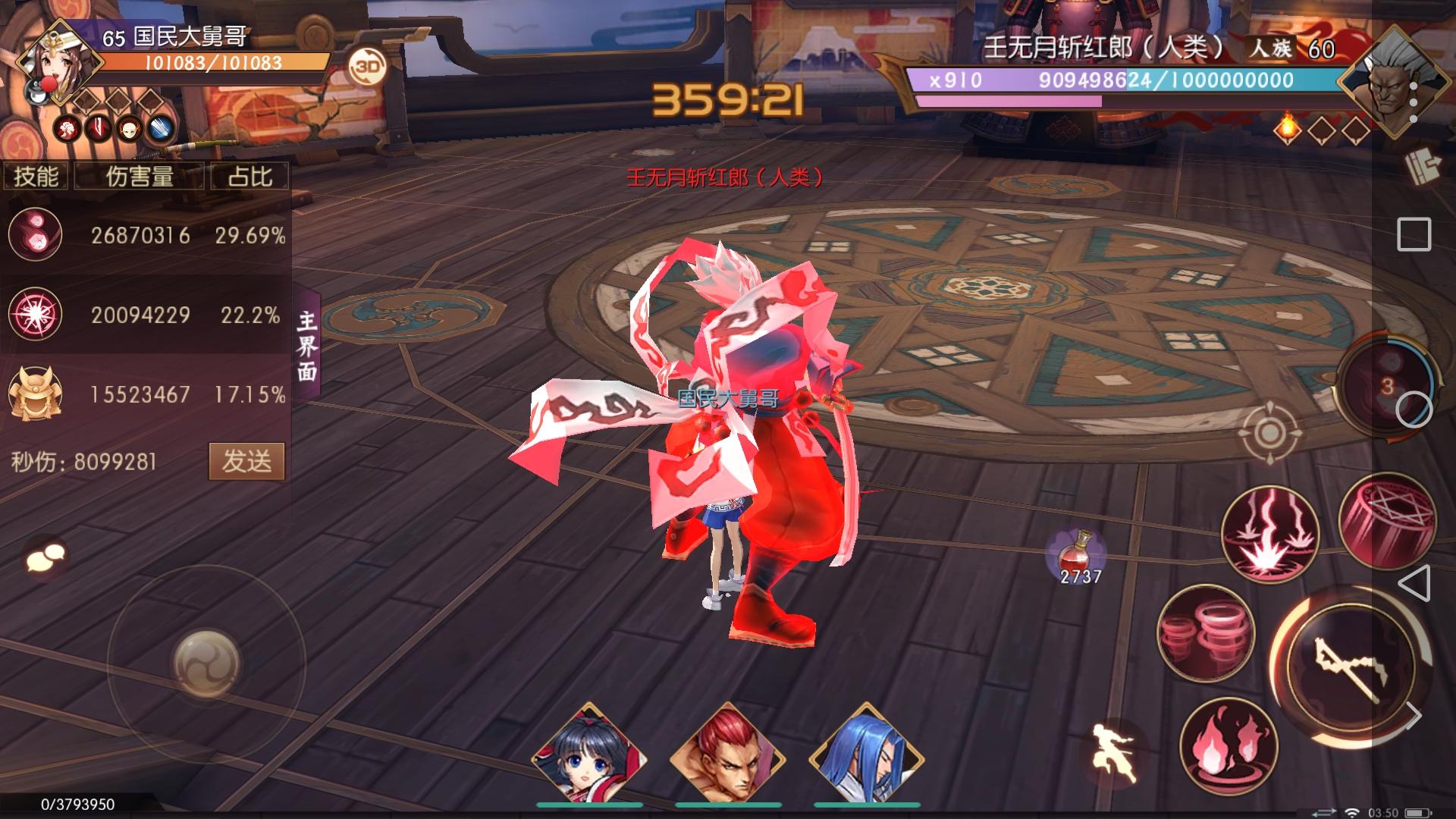
Task: Select the red-haired party member portrait
Action: 727,751
